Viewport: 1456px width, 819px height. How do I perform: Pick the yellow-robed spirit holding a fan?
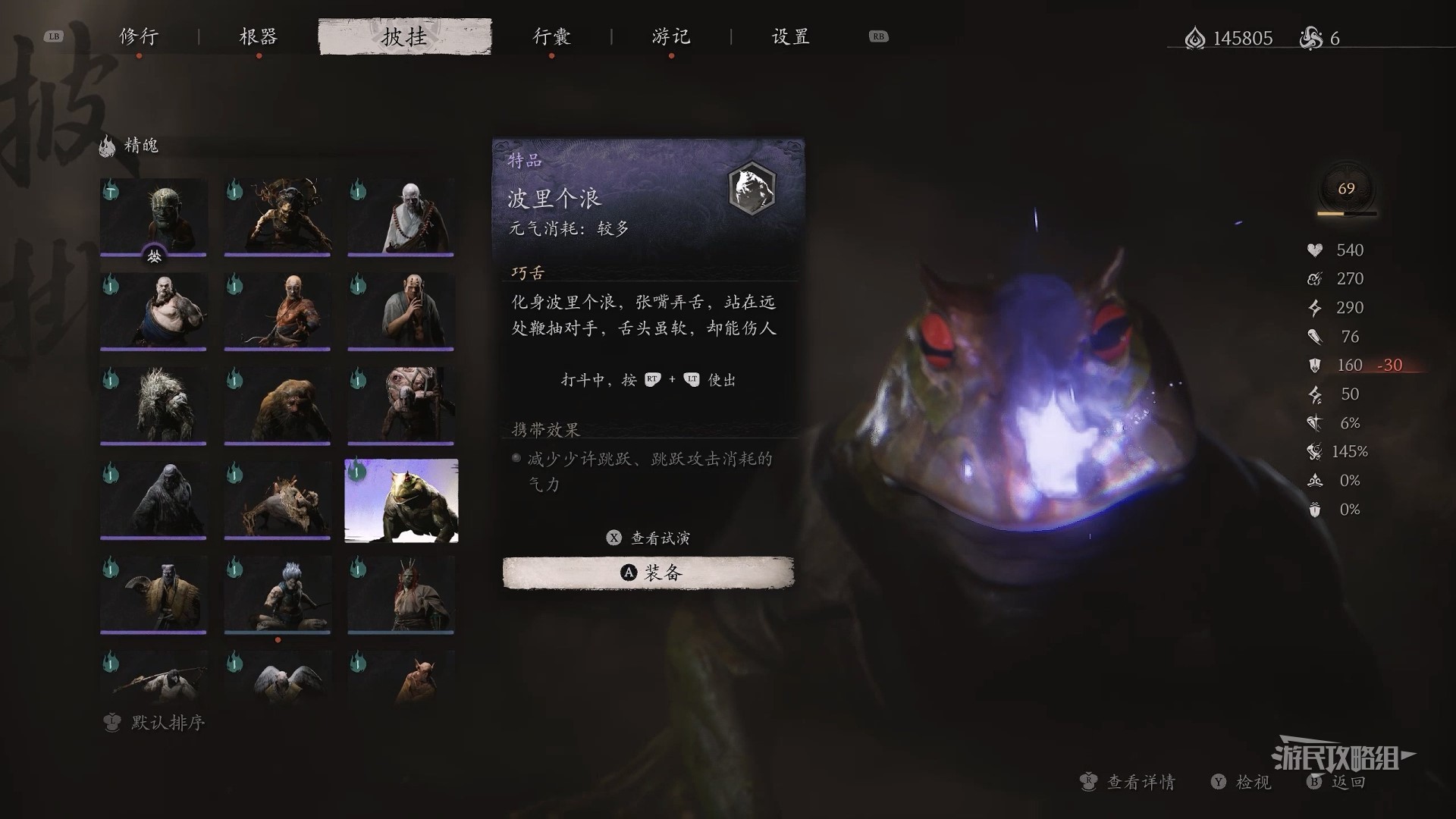click(x=153, y=595)
